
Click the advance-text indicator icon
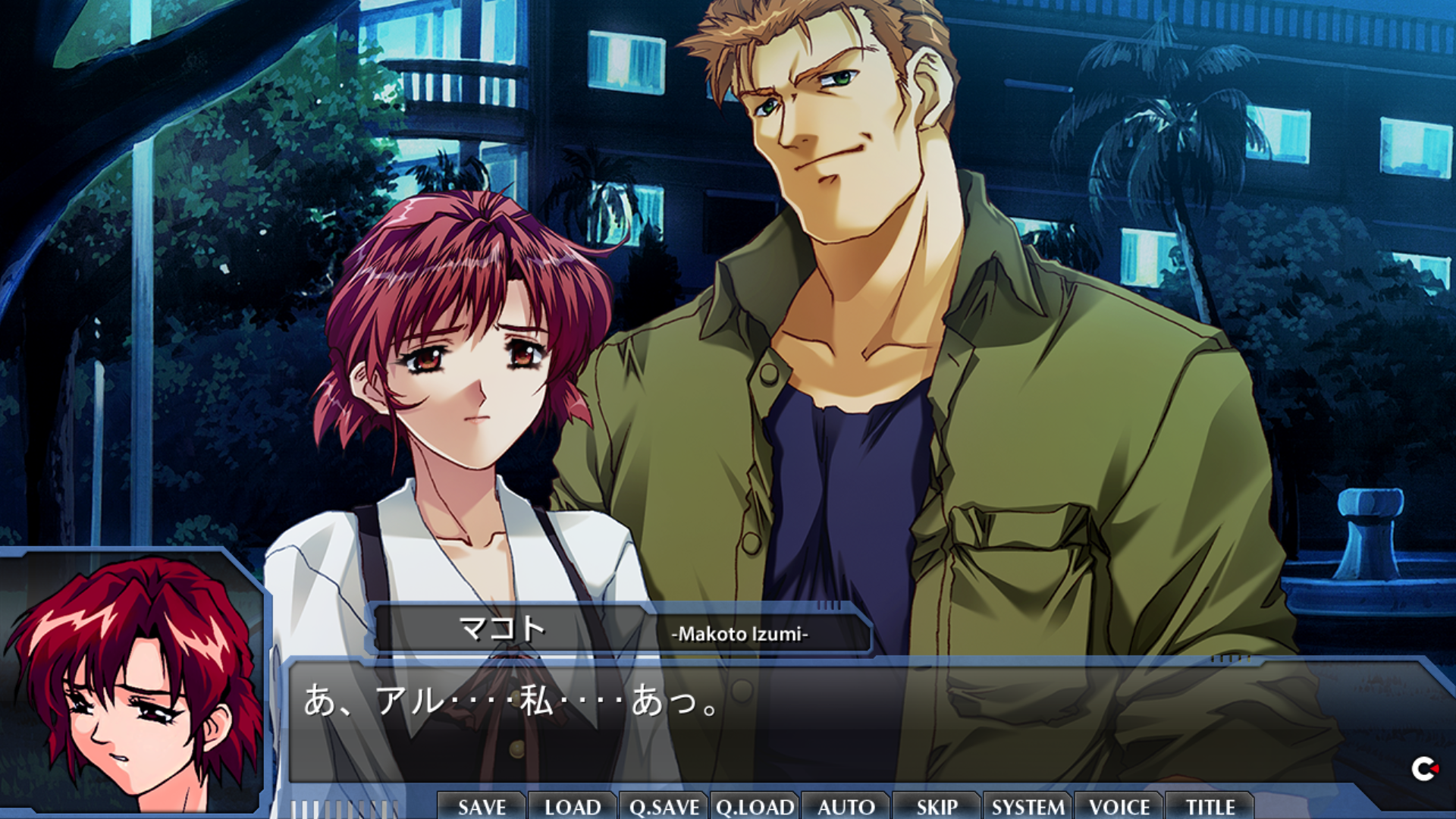click(x=1423, y=770)
